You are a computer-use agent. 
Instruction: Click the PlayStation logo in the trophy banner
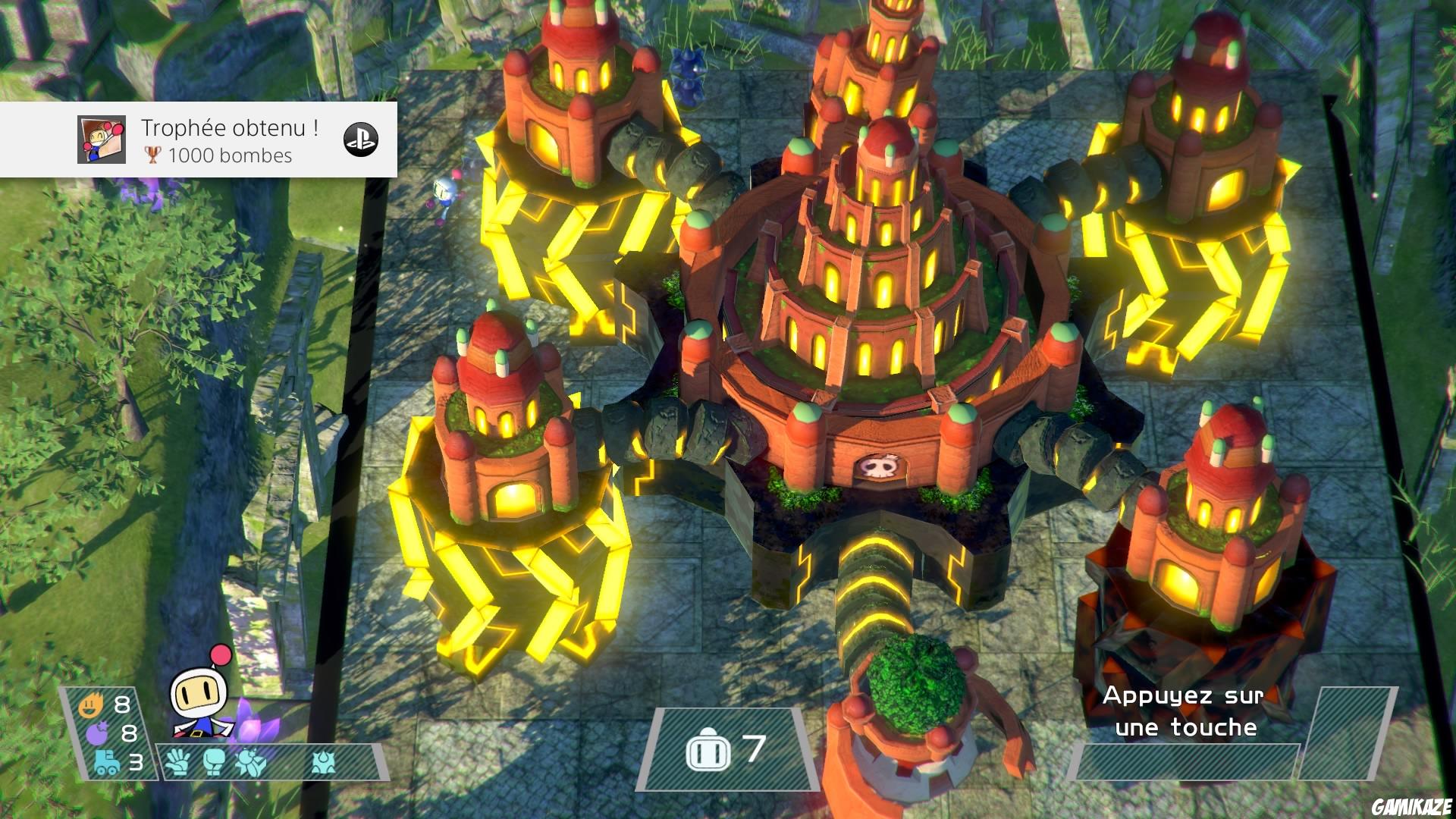(362, 139)
